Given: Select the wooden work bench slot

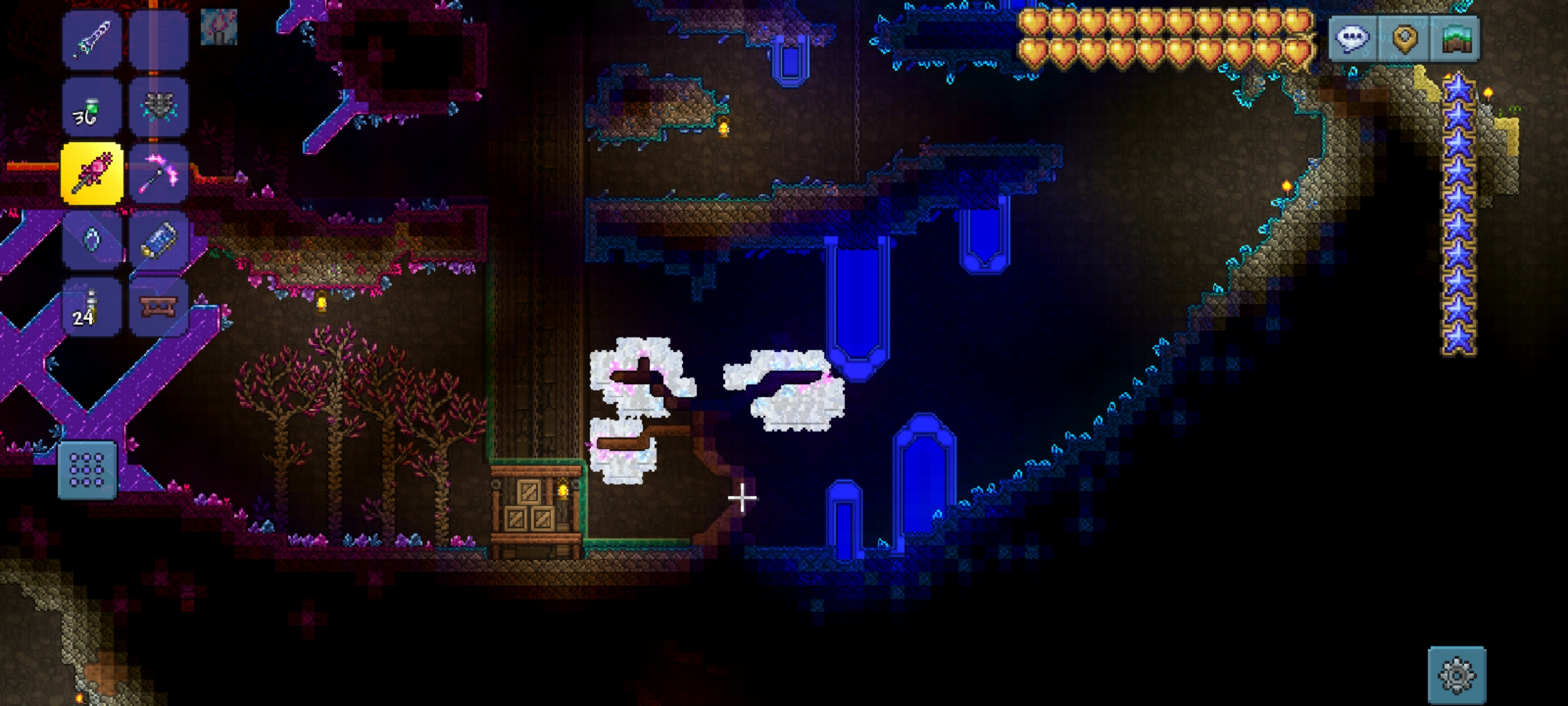Looking at the screenshot, I should coord(158,307).
